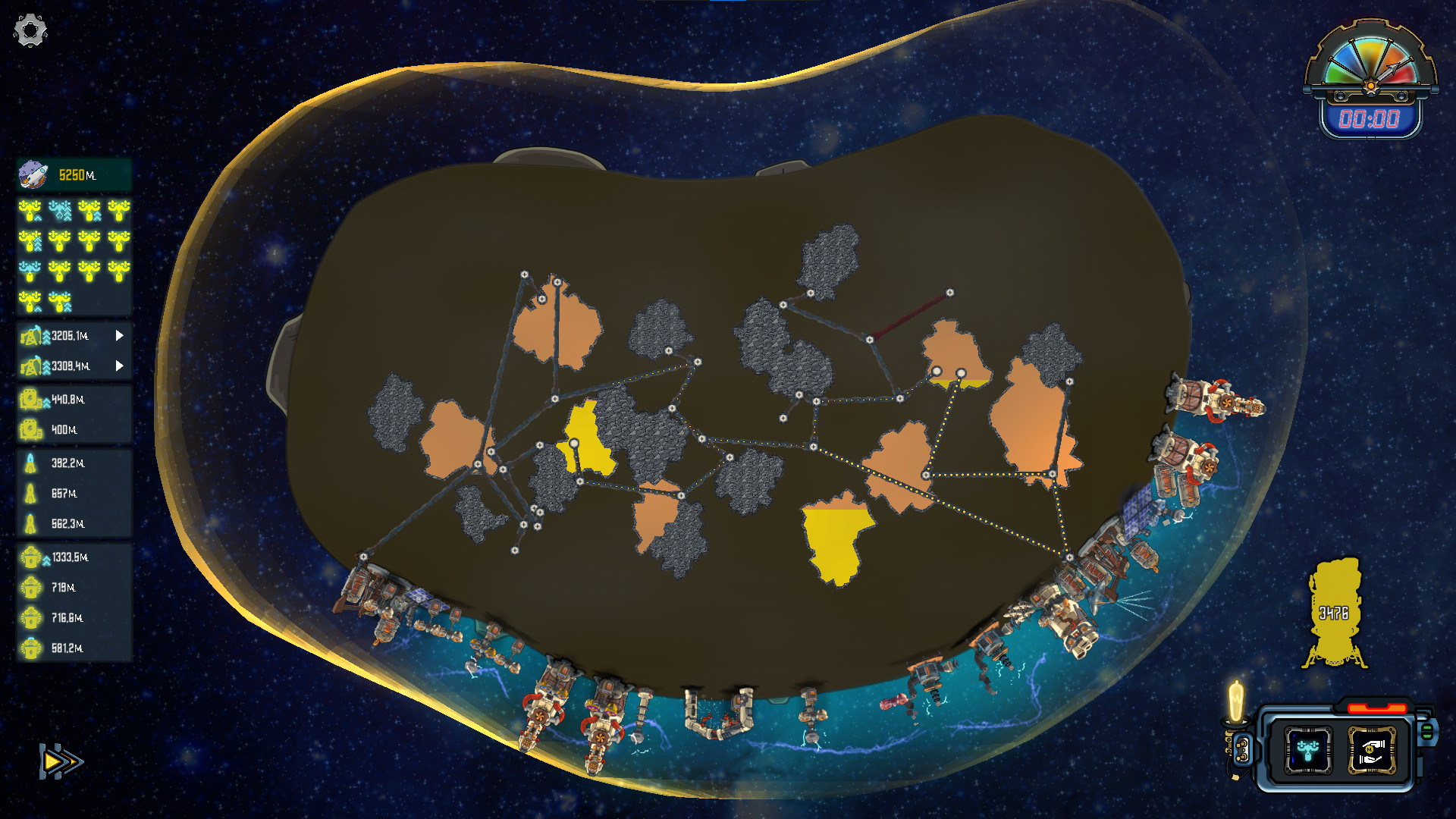
Task: Select a cyan pipe-network icon in the sidebar grid
Action: [x=61, y=212]
